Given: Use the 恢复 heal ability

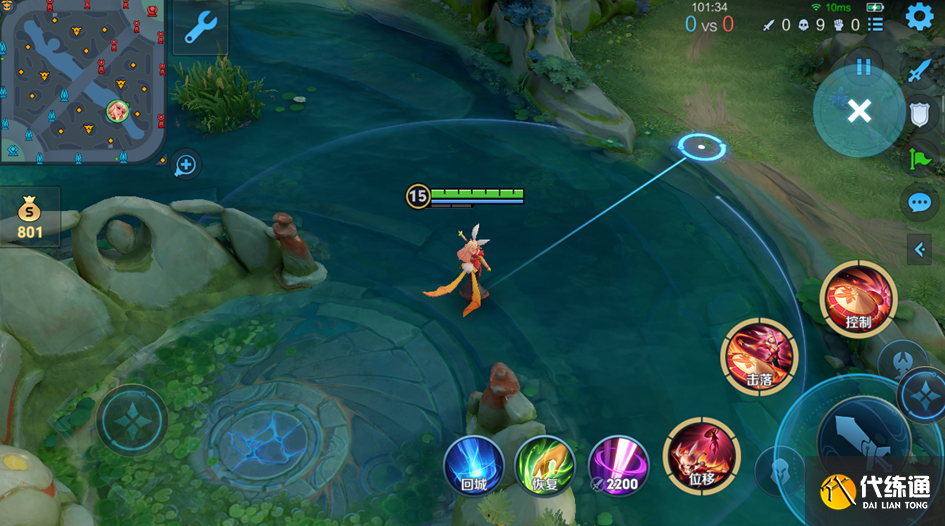Looking at the screenshot, I should coord(544,466).
